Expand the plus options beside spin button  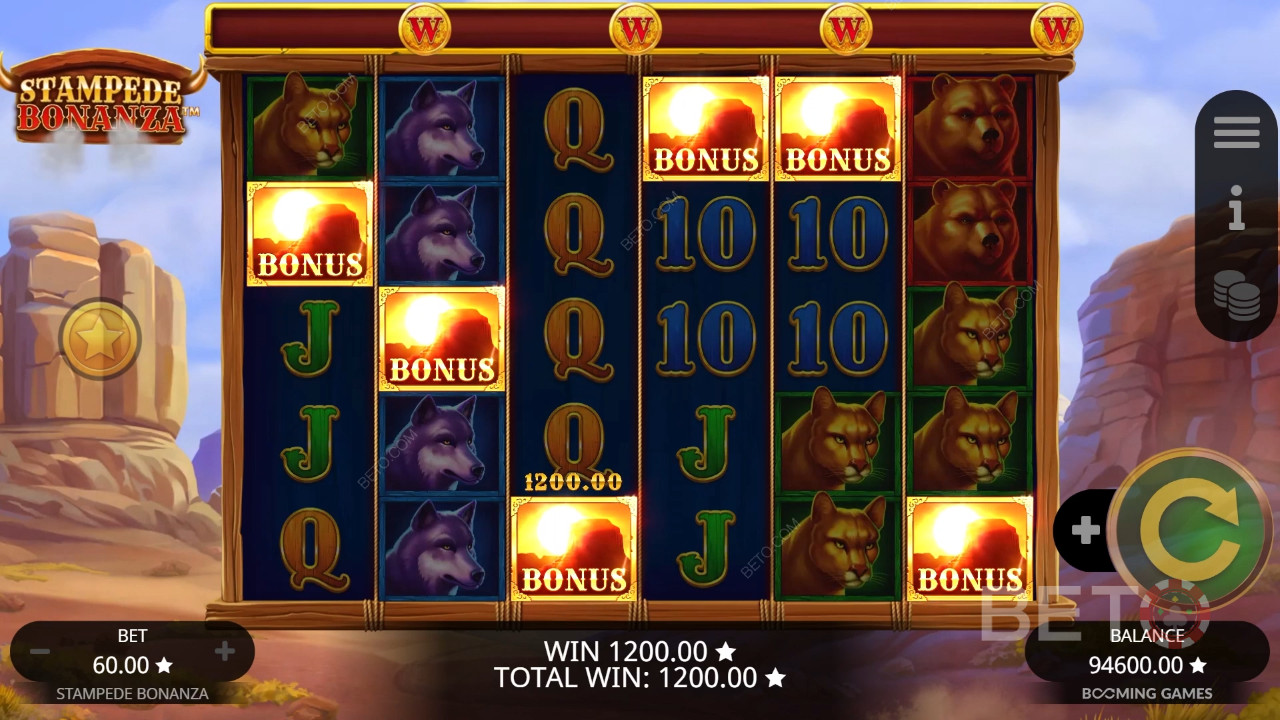1085,530
